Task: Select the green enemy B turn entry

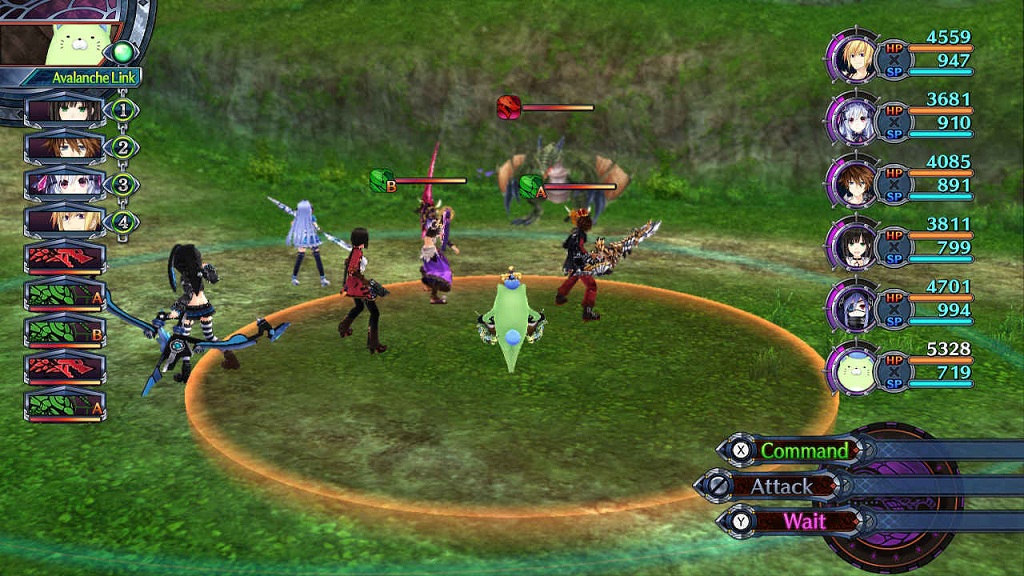Action: (65, 331)
